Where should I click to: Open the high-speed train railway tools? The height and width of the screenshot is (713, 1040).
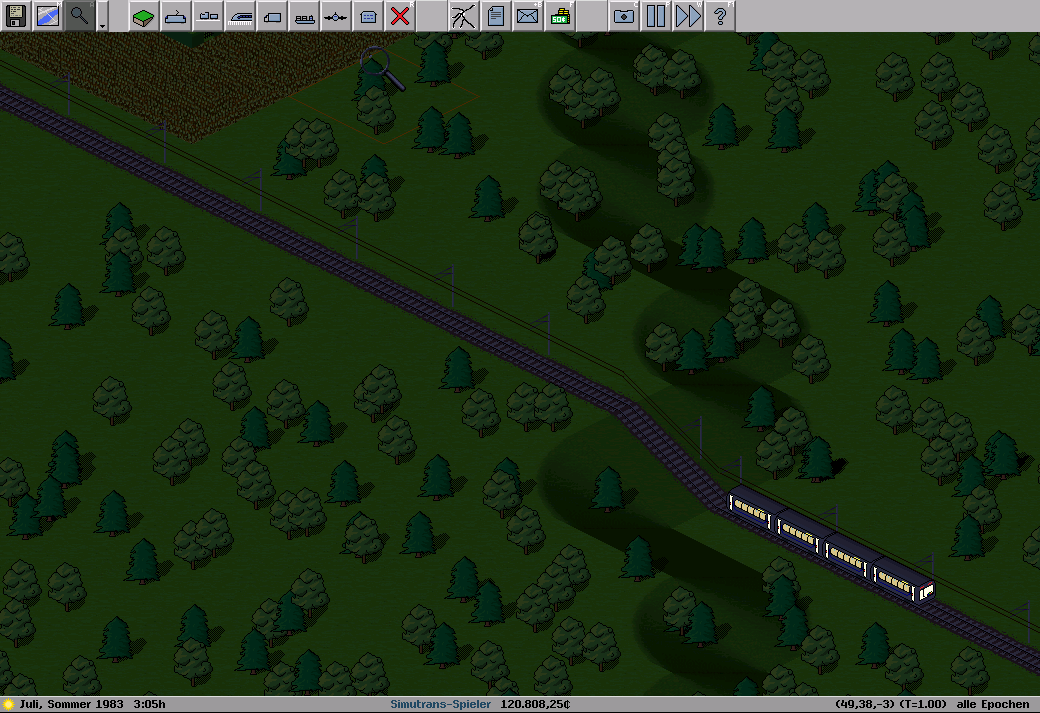[x=240, y=16]
